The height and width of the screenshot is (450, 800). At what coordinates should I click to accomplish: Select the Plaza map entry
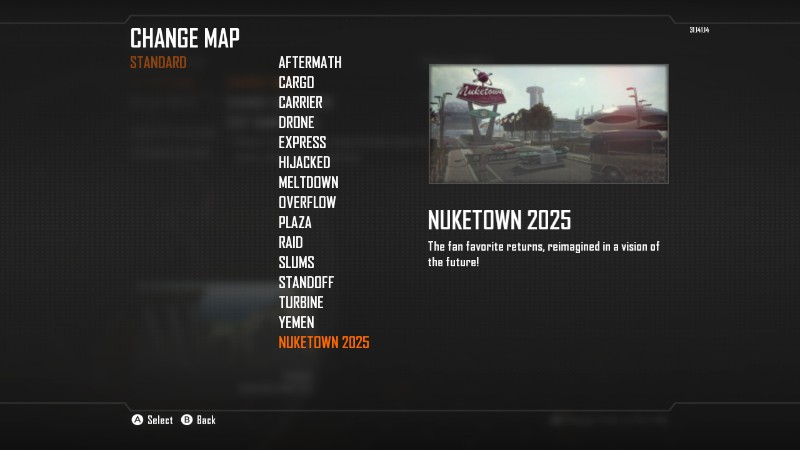[295, 222]
